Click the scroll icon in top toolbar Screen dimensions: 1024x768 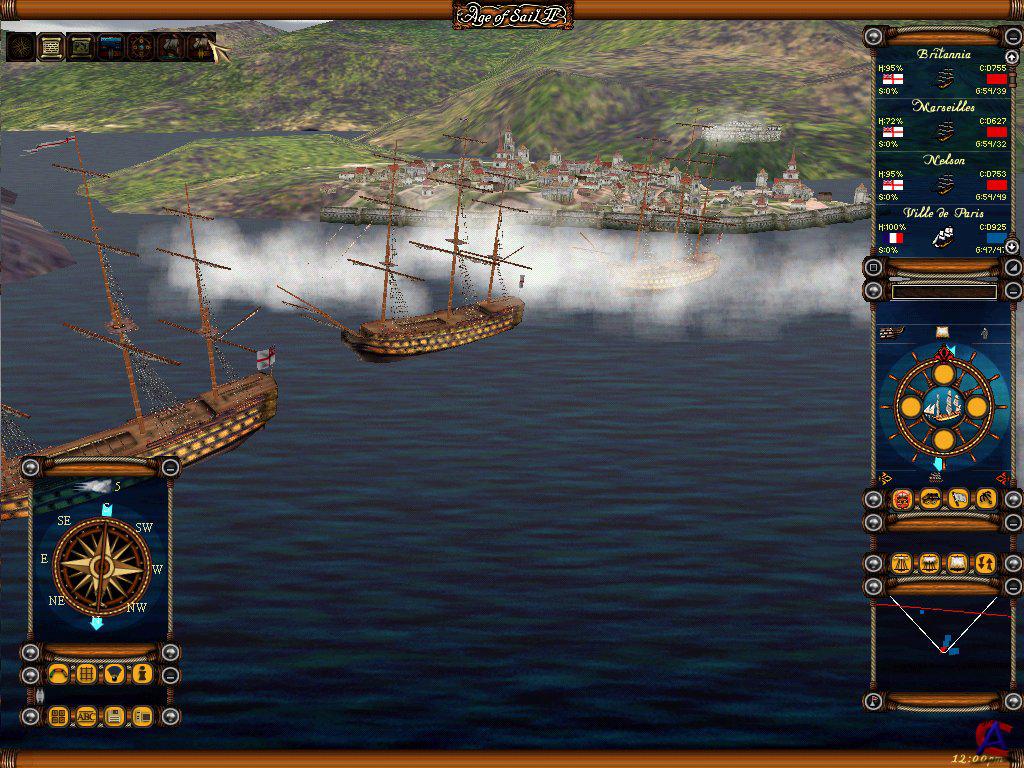[x=50, y=46]
